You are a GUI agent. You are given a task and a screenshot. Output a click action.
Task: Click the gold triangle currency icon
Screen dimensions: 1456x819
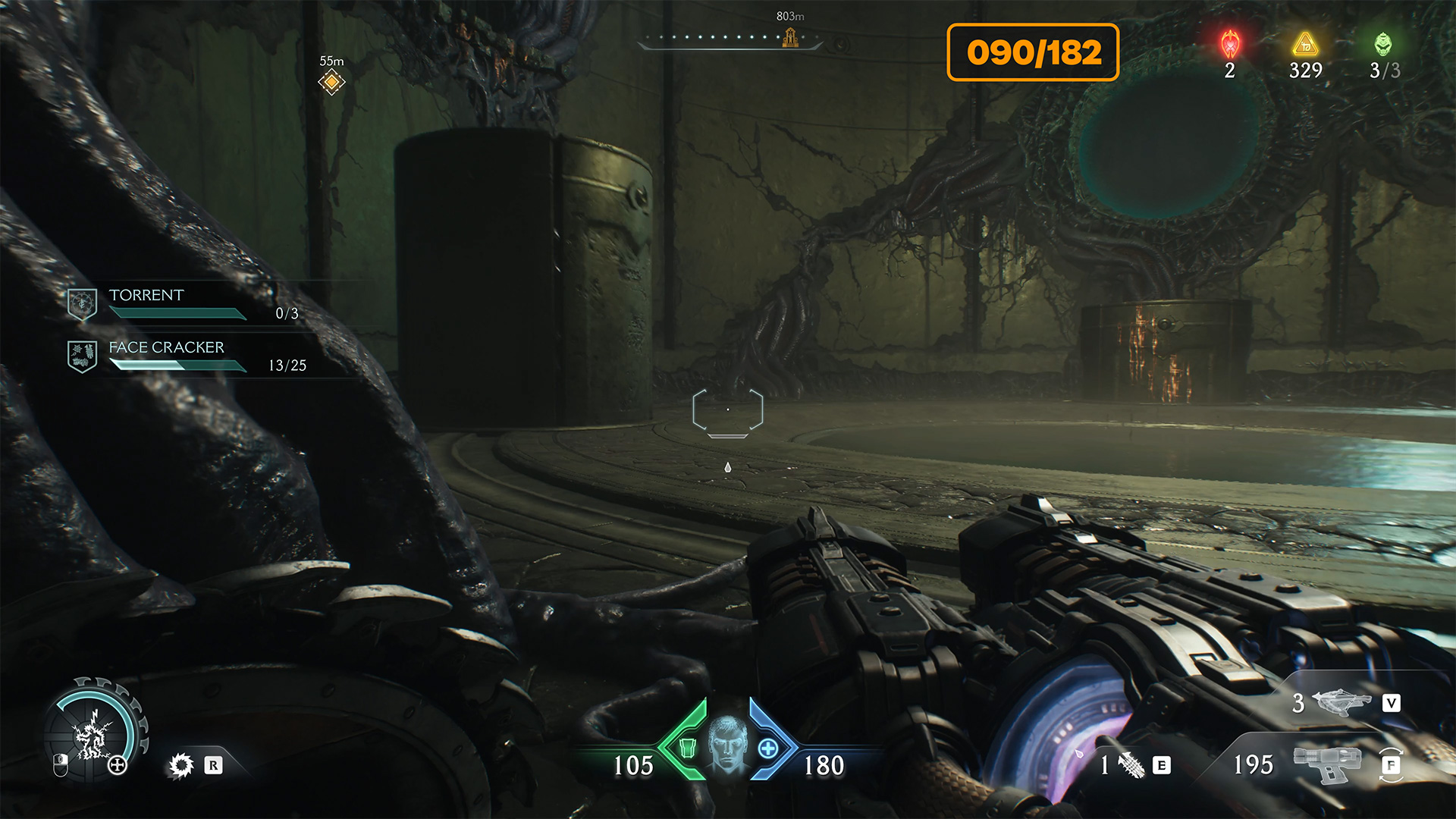[1305, 45]
